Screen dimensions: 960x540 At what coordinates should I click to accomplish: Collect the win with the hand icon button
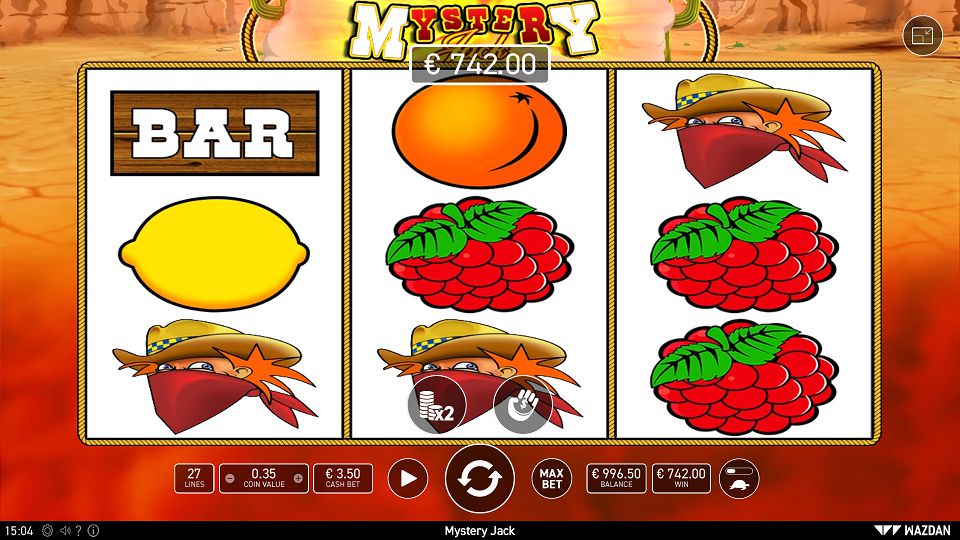coord(523,405)
